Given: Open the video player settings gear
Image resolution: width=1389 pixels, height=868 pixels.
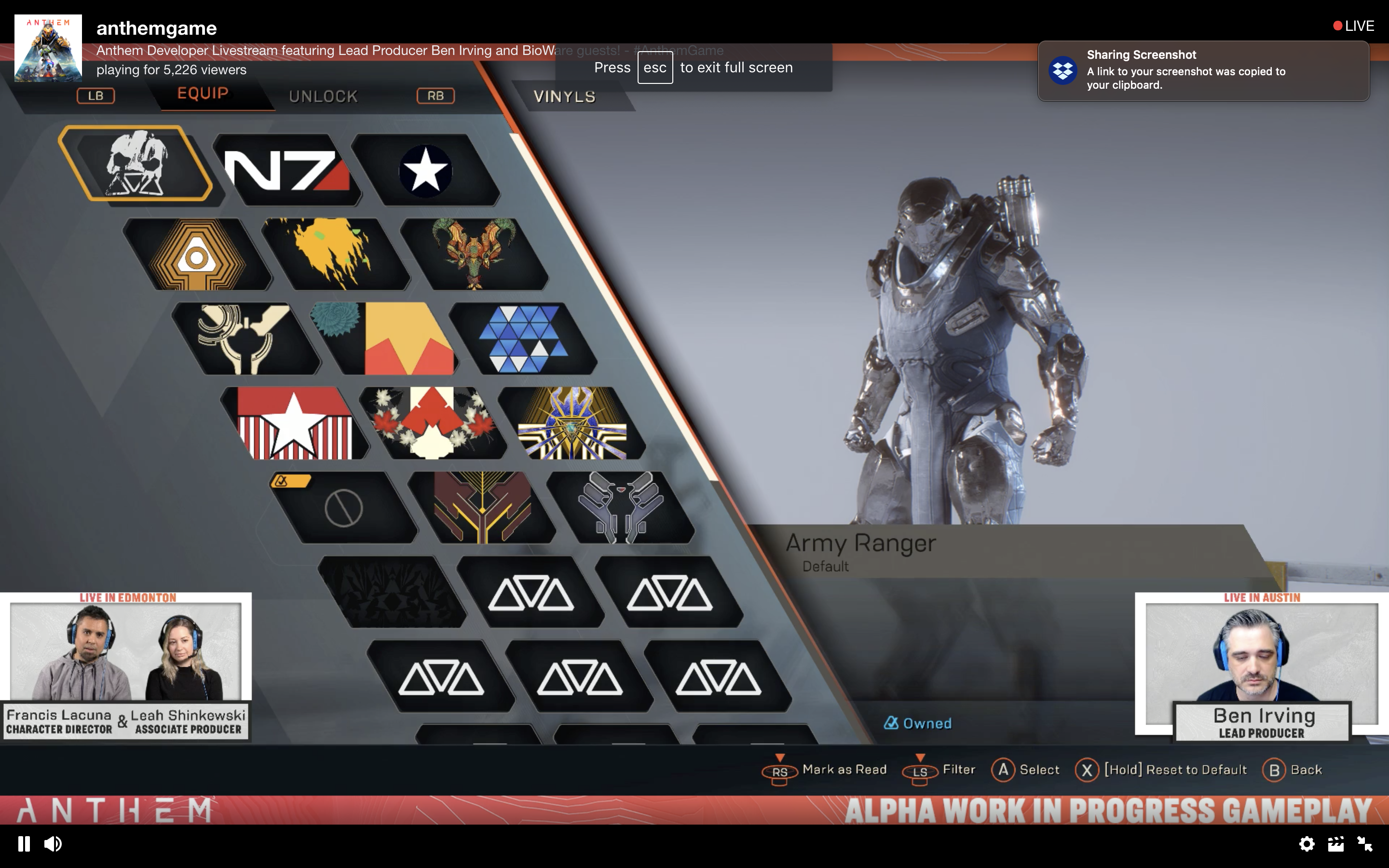Looking at the screenshot, I should [x=1307, y=843].
